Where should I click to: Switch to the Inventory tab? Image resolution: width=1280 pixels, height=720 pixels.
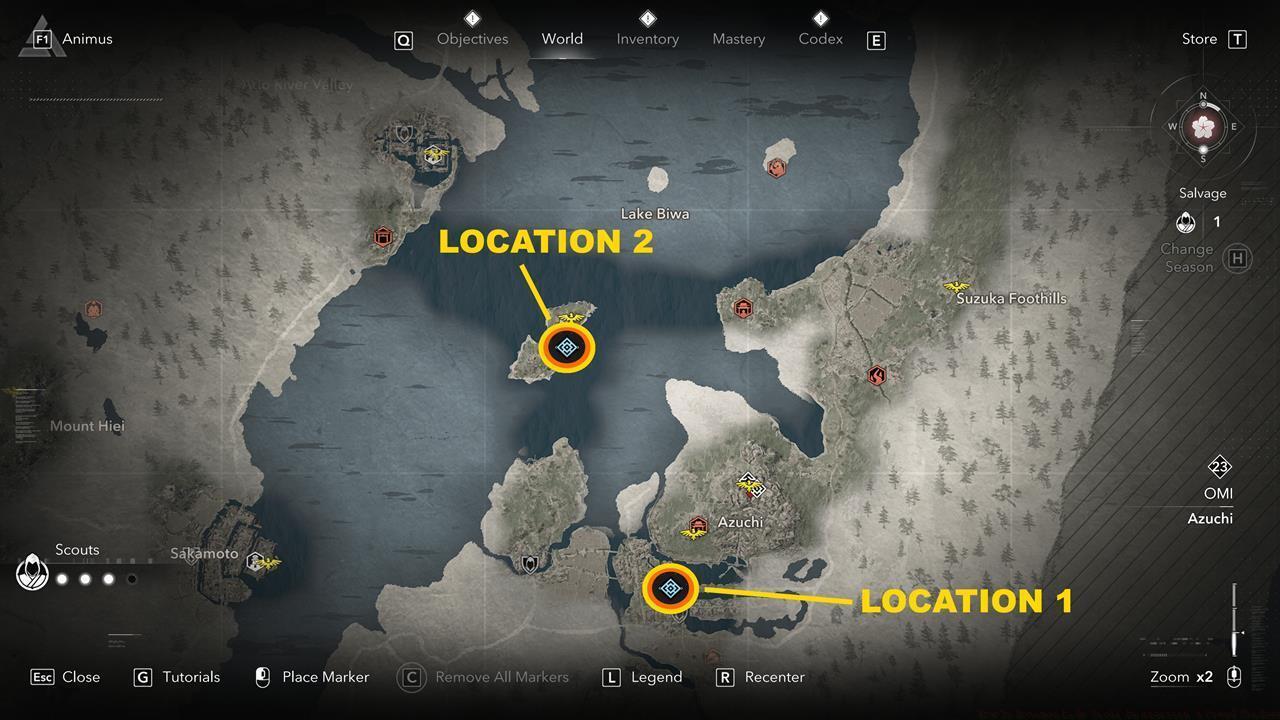(647, 38)
